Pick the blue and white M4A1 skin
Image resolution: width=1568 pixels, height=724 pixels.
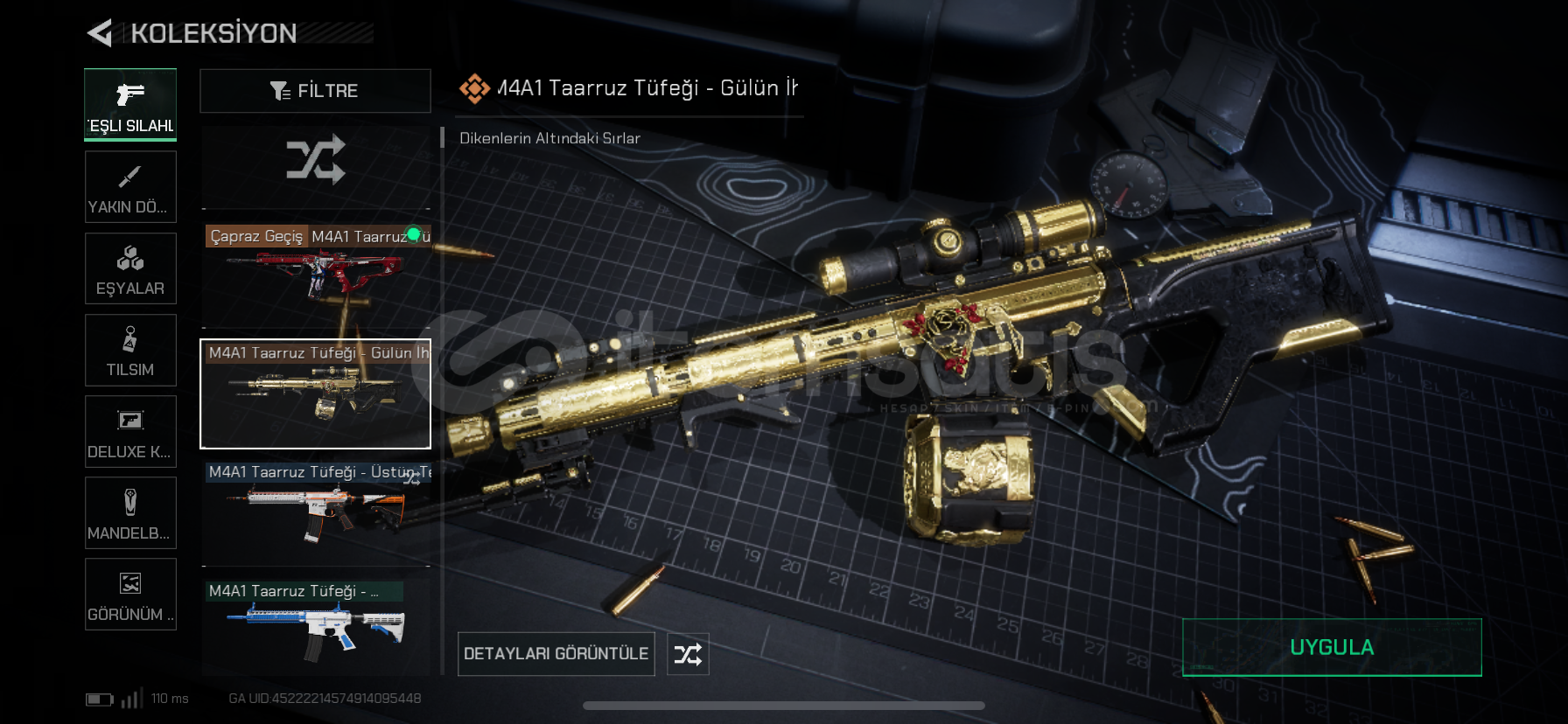(x=315, y=626)
